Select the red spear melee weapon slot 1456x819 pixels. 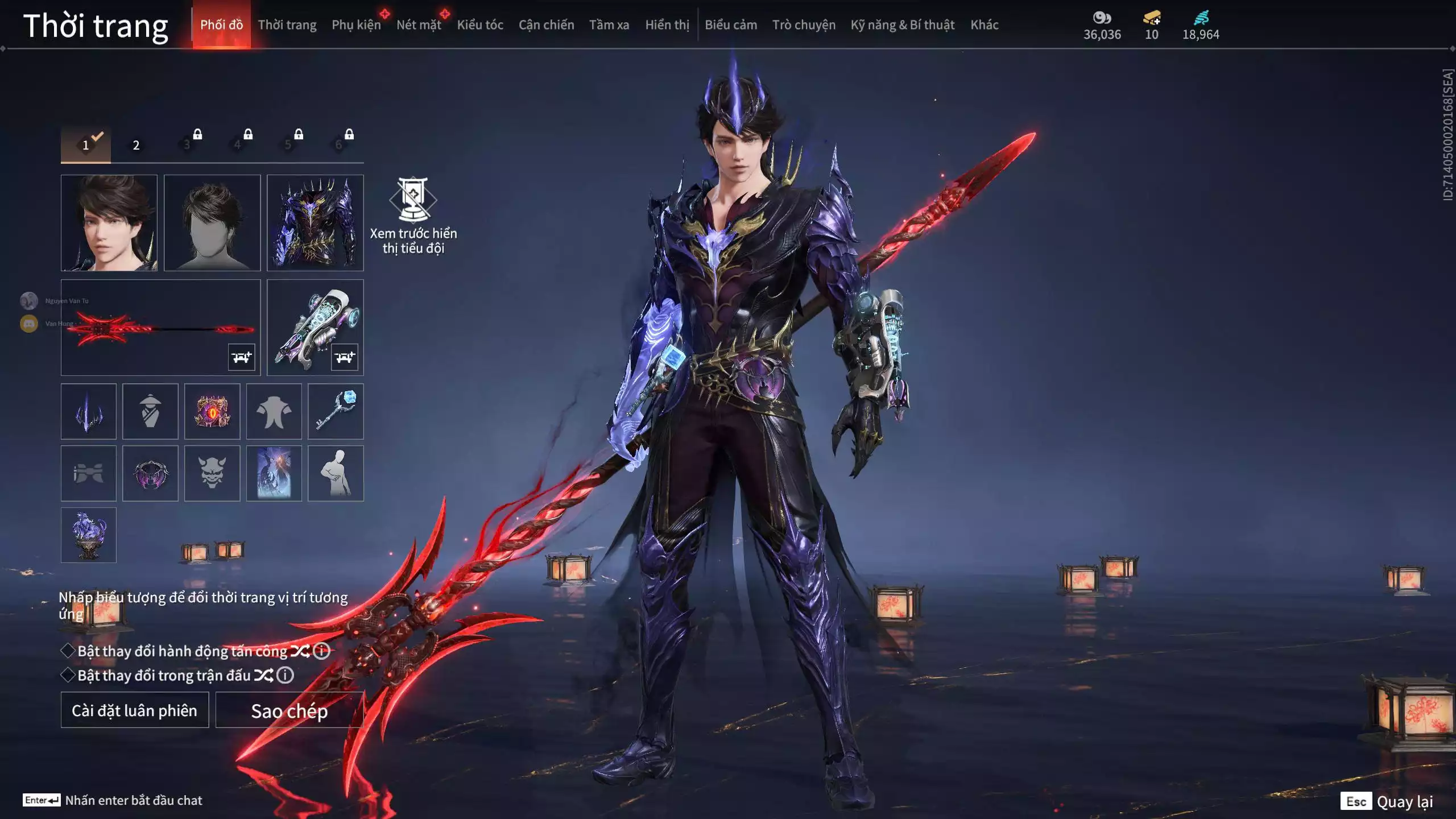point(160,327)
